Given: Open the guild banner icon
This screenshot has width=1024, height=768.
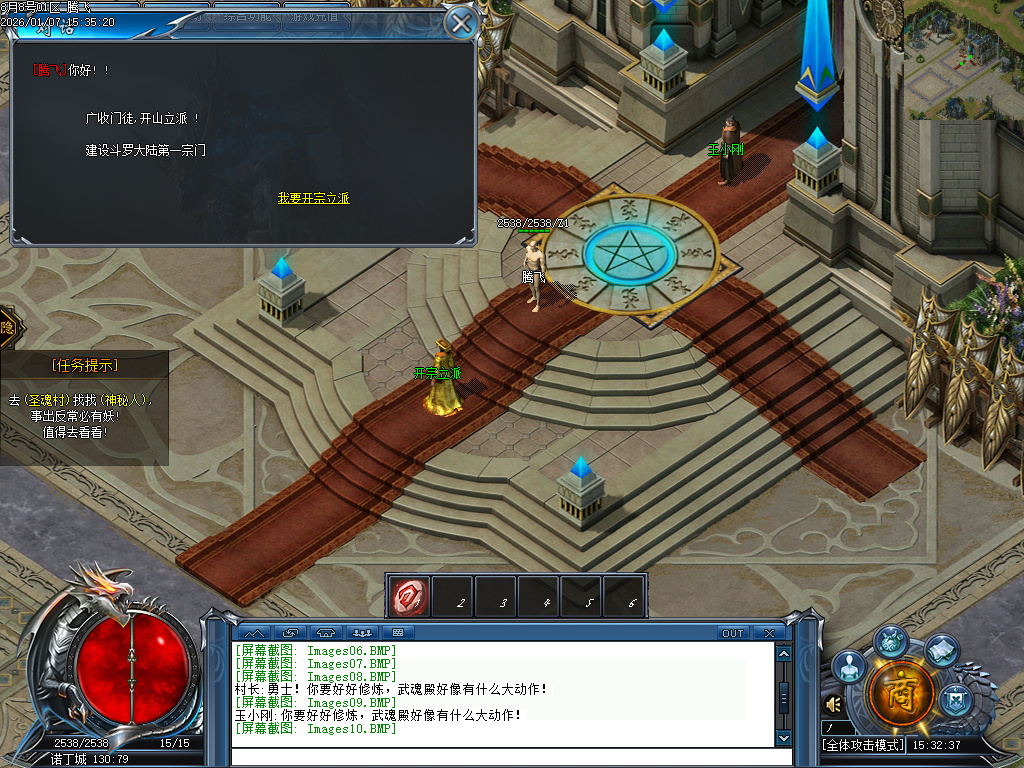Looking at the screenshot, I should point(957,696).
